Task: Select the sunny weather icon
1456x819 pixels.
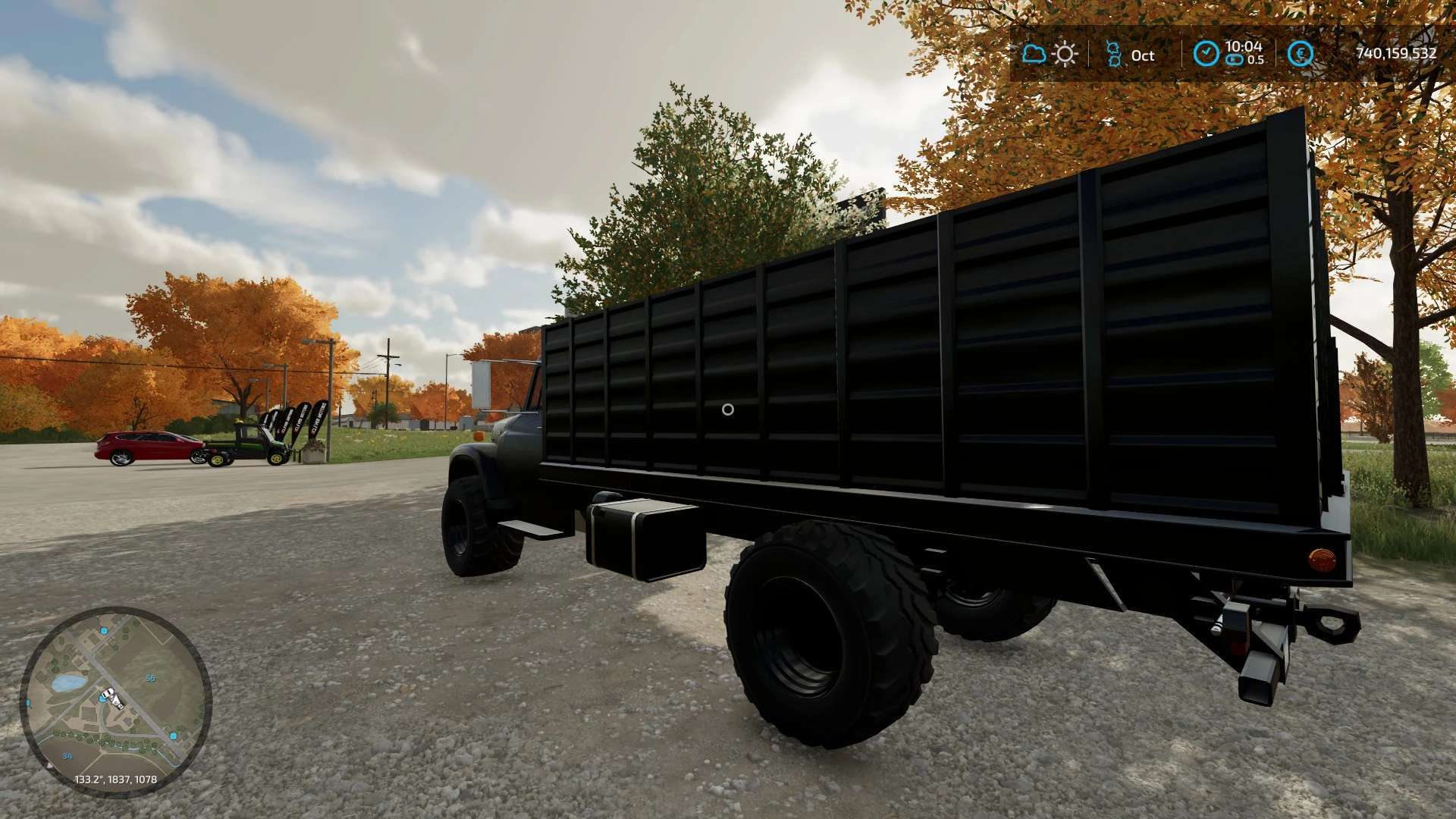Action: 1065,54
